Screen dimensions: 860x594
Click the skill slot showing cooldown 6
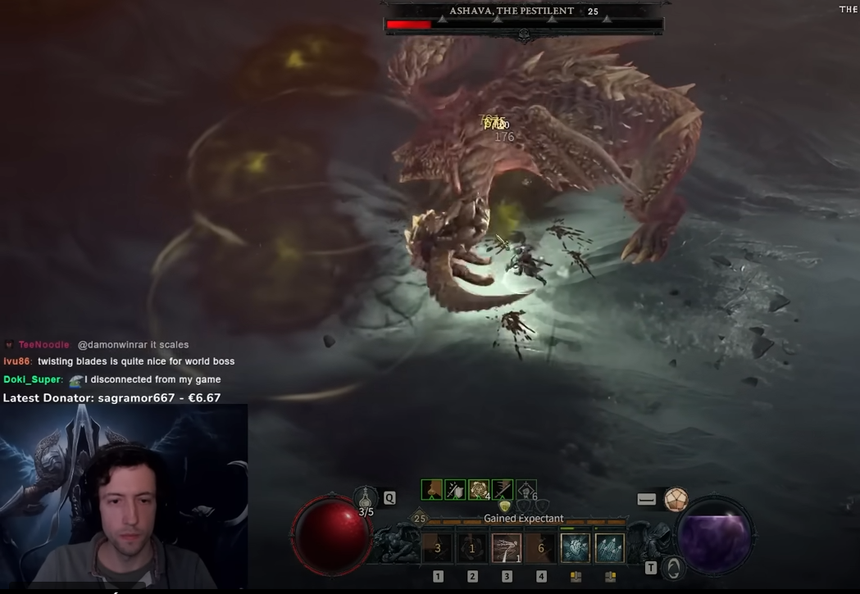click(x=541, y=548)
